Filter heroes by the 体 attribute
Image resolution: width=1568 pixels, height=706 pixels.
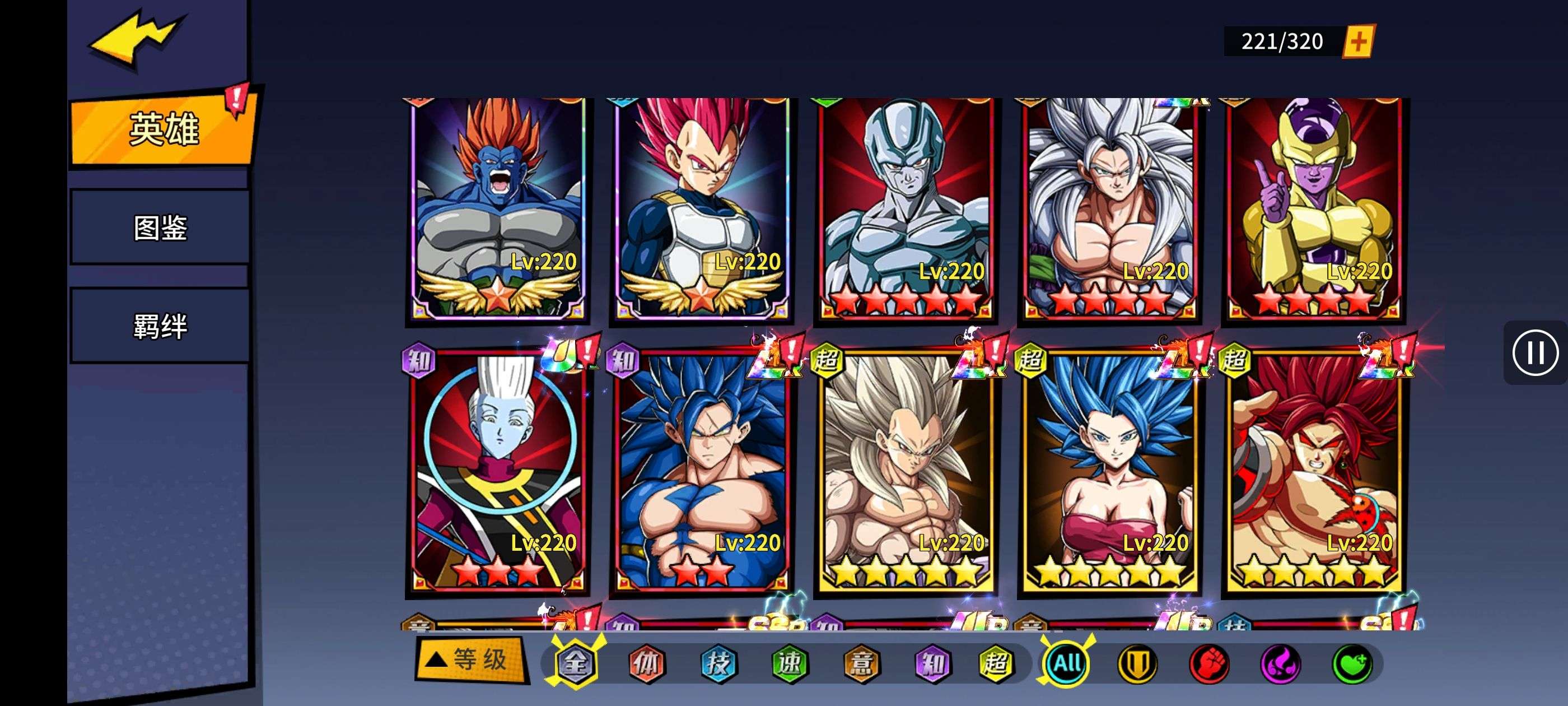click(646, 663)
